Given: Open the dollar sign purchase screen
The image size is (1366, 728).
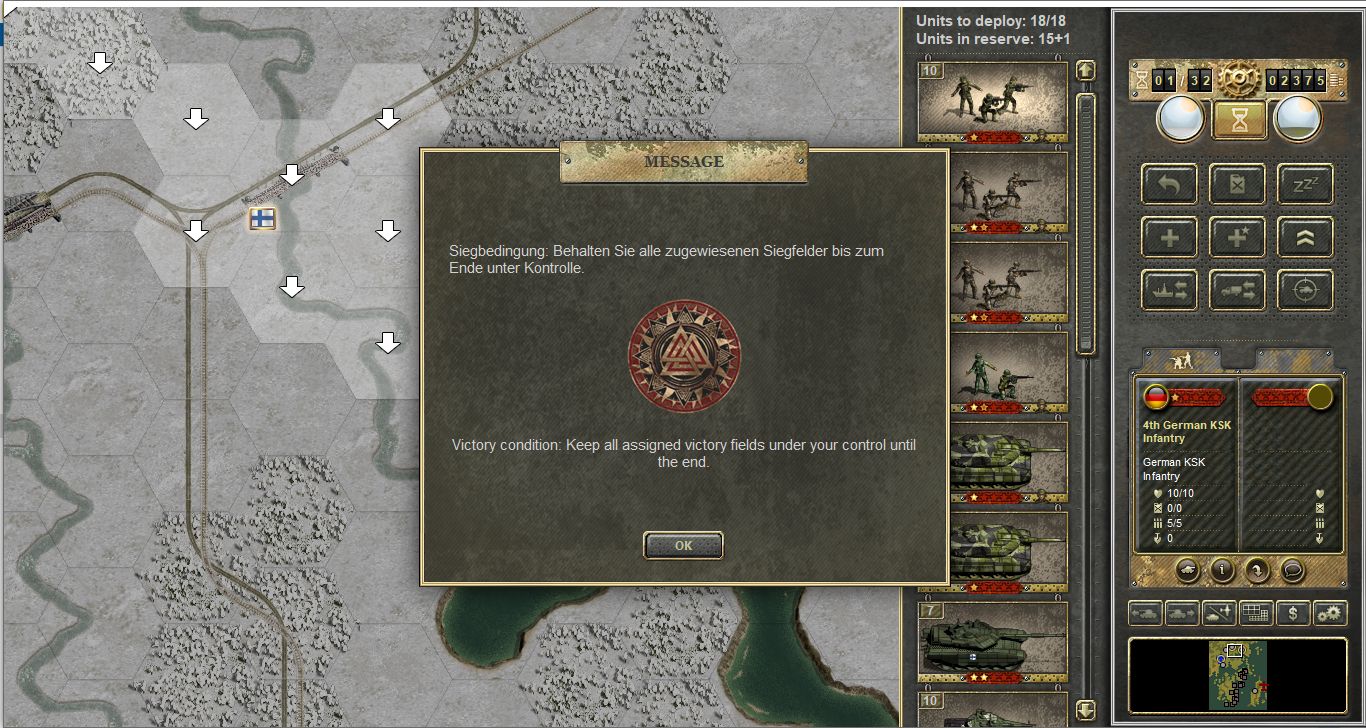Looking at the screenshot, I should click(1293, 613).
